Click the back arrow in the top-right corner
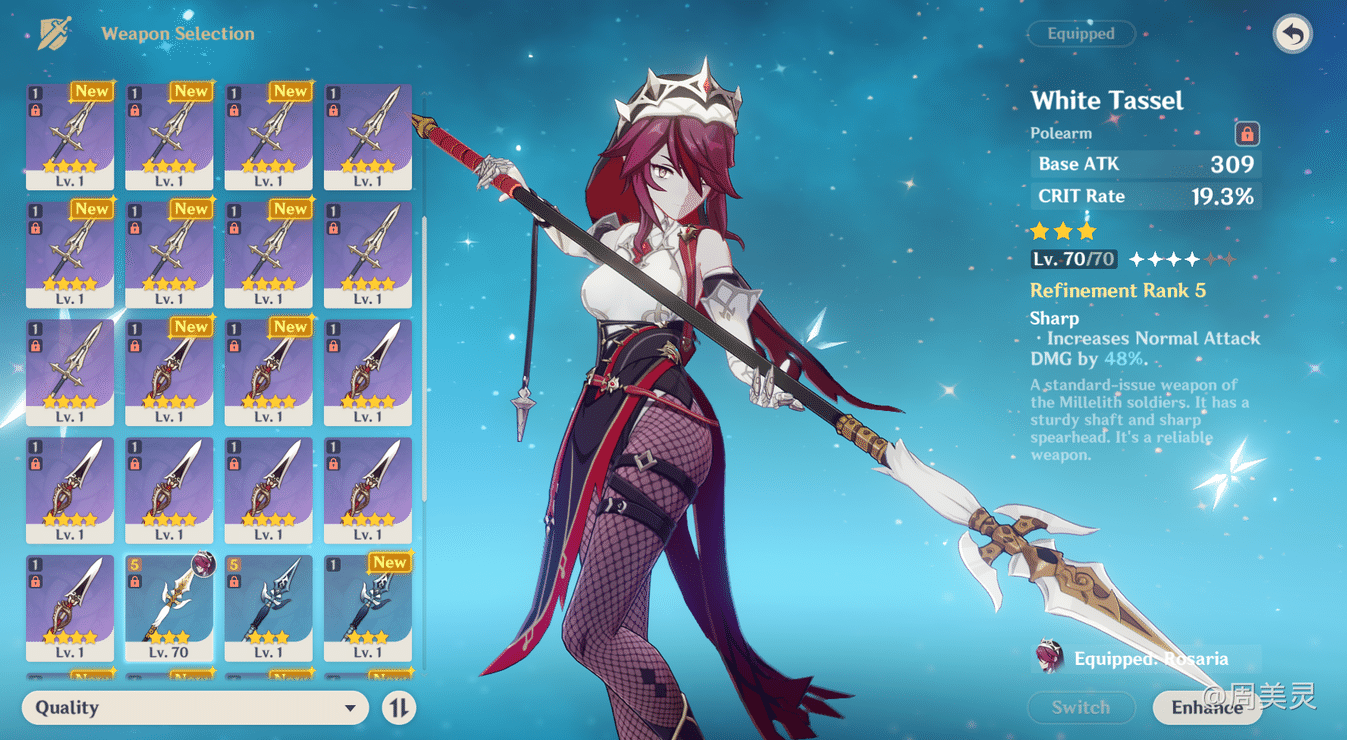Image resolution: width=1347 pixels, height=740 pixels. pyautogui.click(x=1291, y=33)
